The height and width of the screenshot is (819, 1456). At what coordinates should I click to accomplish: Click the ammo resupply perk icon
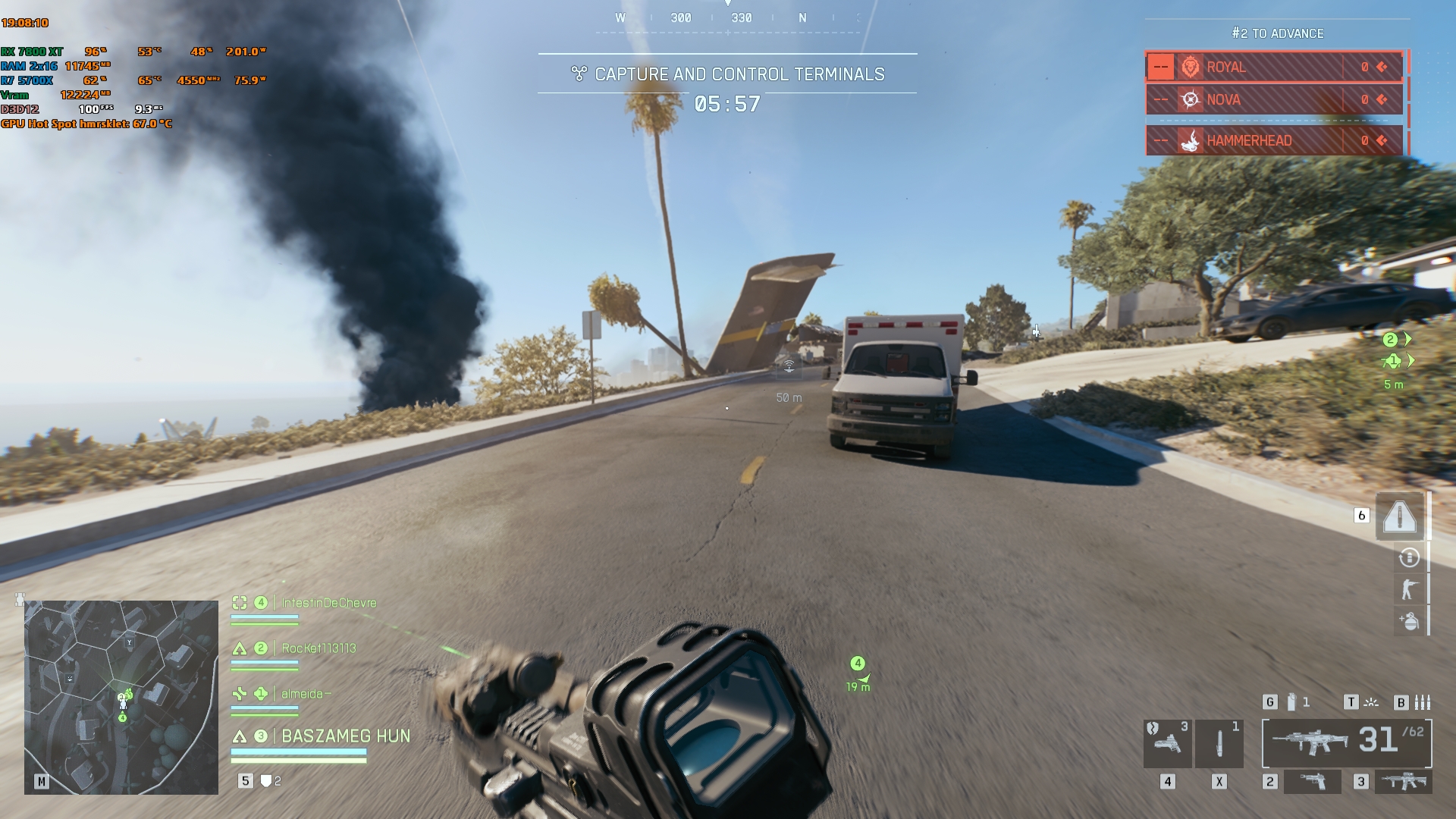1409,558
